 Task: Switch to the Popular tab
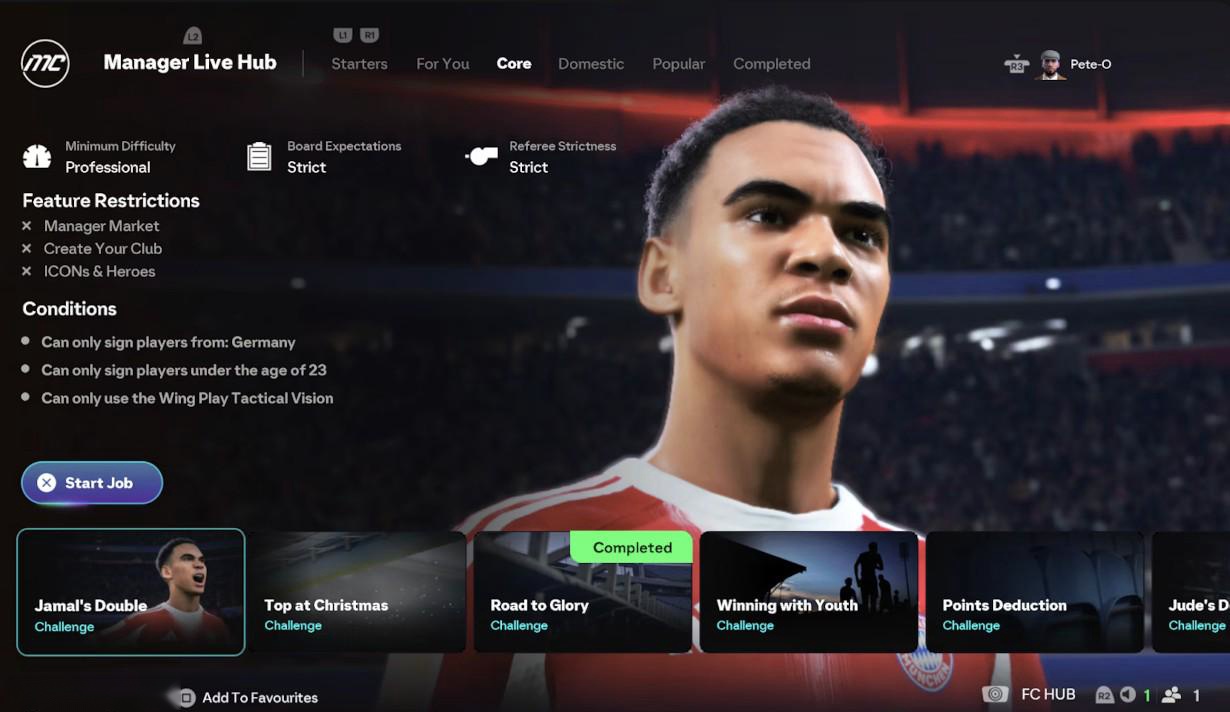[678, 64]
